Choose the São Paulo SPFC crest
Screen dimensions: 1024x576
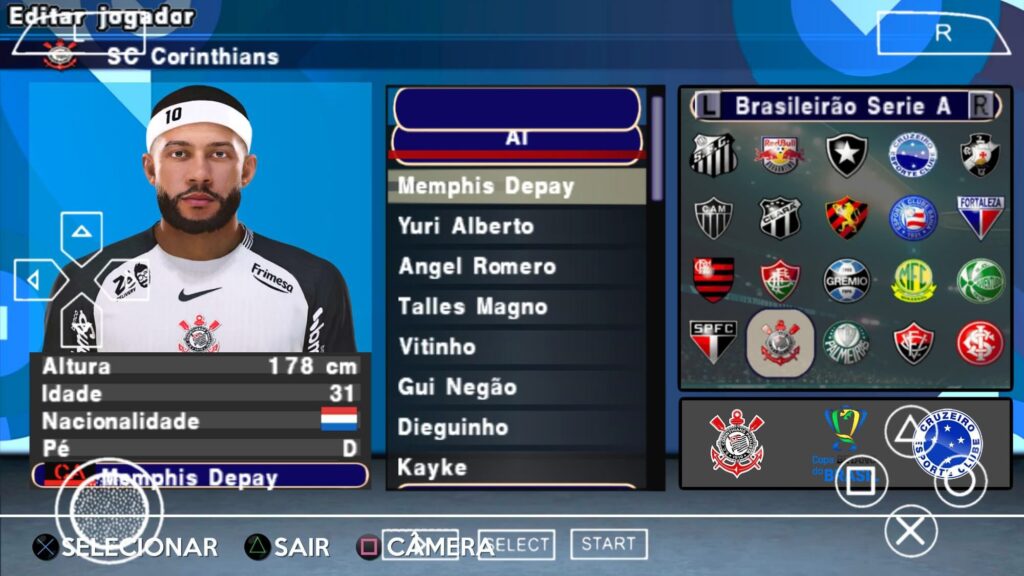point(714,340)
